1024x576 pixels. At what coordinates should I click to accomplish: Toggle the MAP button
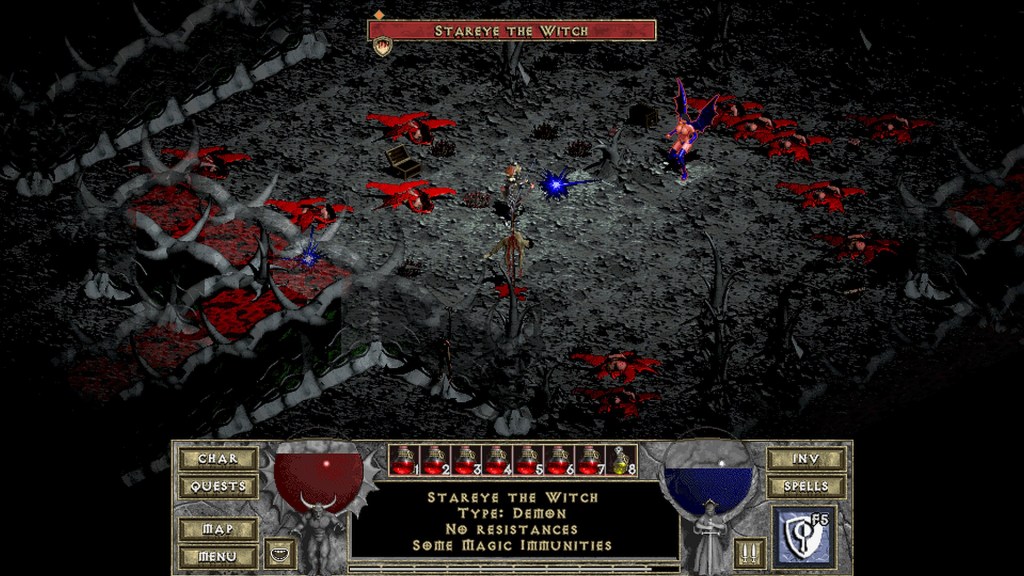218,529
